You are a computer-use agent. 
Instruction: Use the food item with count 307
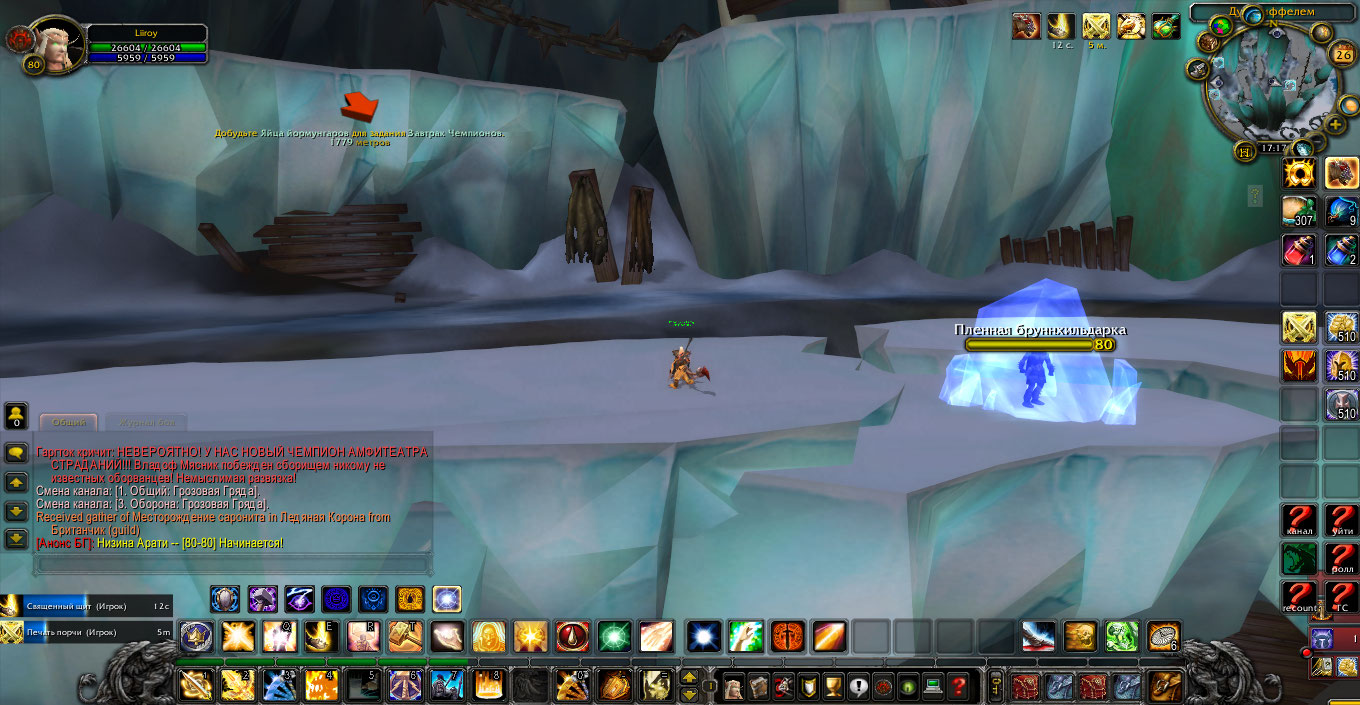coord(1300,211)
